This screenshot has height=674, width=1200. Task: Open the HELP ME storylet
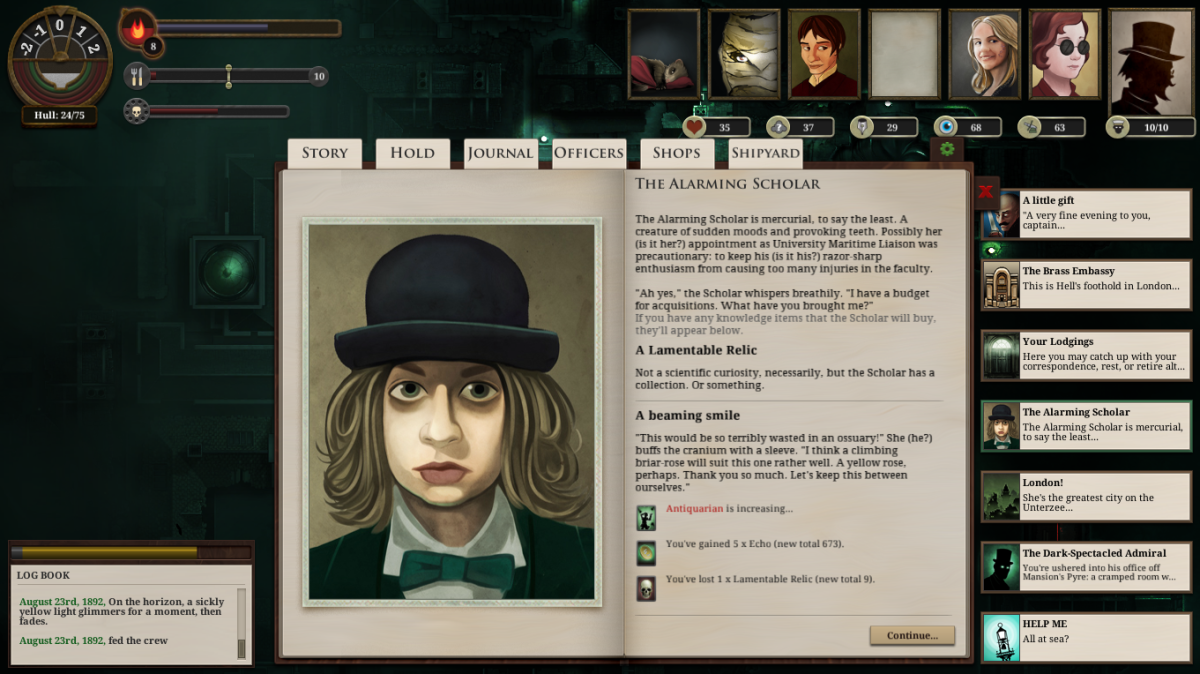coord(1085,637)
